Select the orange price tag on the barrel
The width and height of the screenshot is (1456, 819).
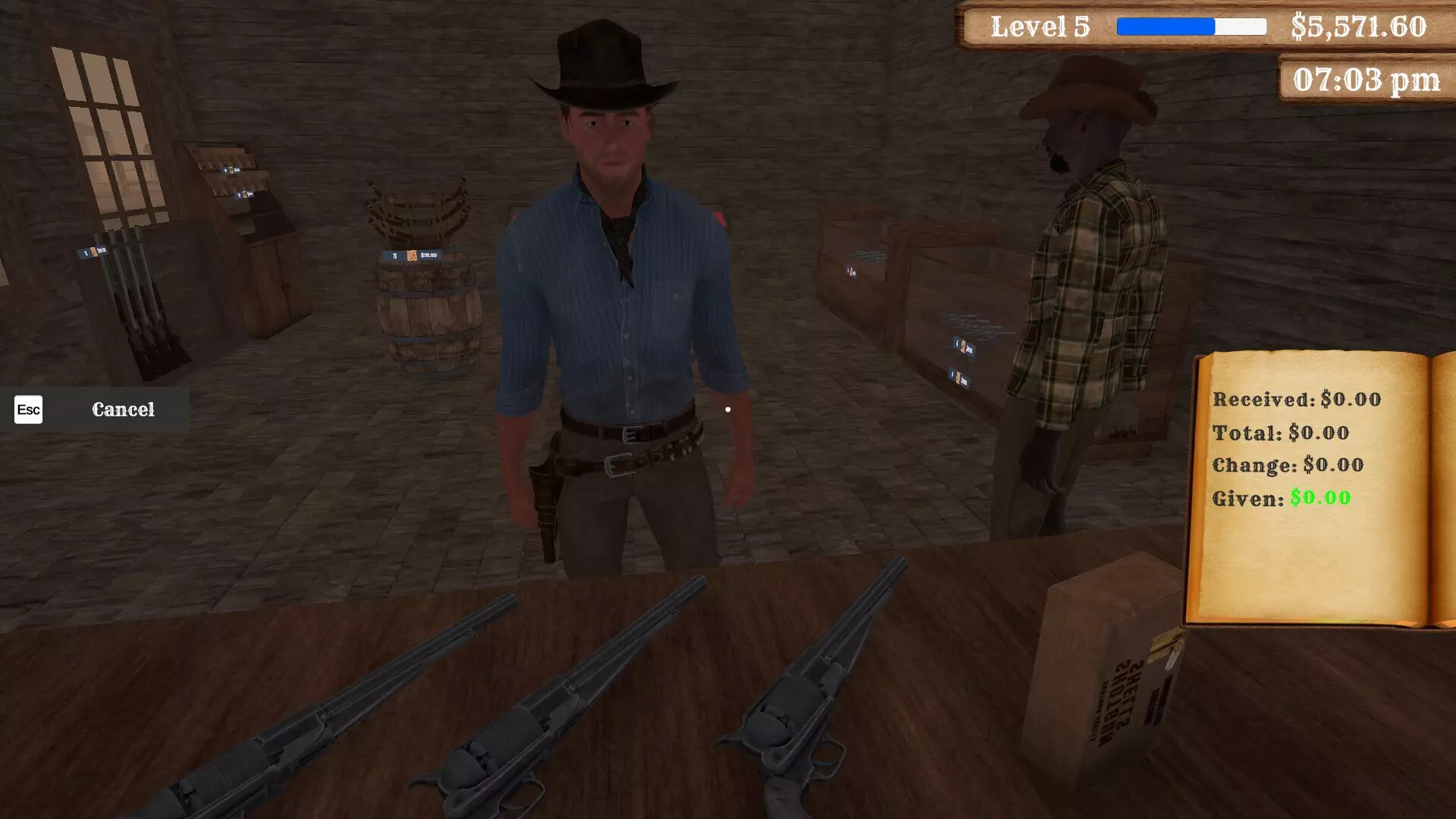(409, 256)
